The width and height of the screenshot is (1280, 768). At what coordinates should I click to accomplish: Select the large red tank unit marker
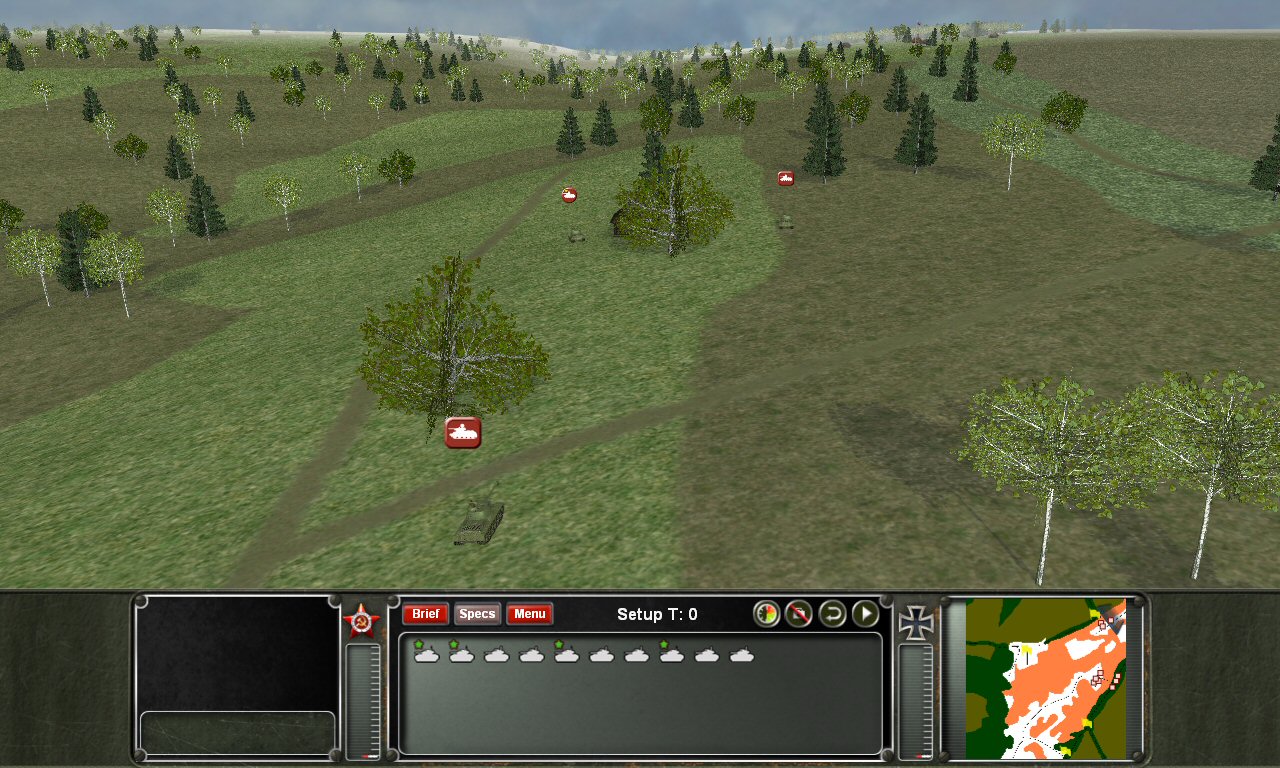point(463,432)
